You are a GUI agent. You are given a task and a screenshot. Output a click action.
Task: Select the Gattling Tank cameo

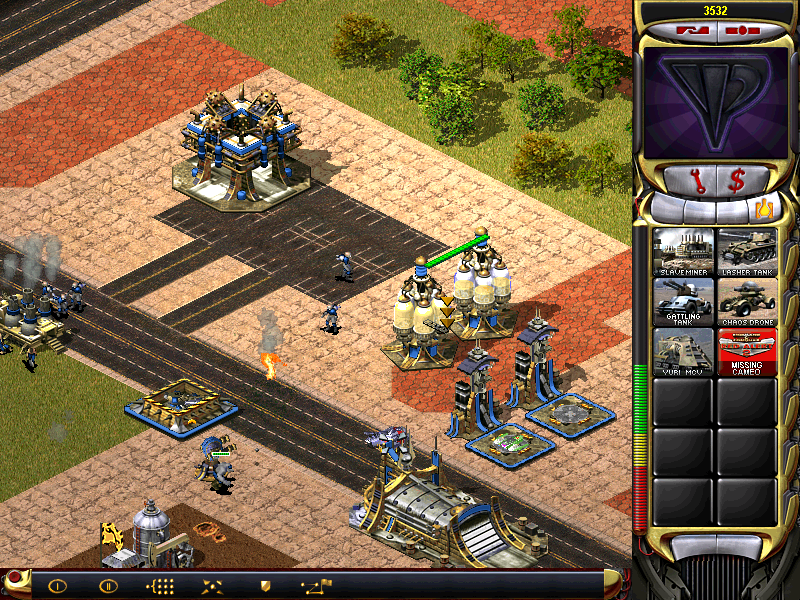point(683,301)
